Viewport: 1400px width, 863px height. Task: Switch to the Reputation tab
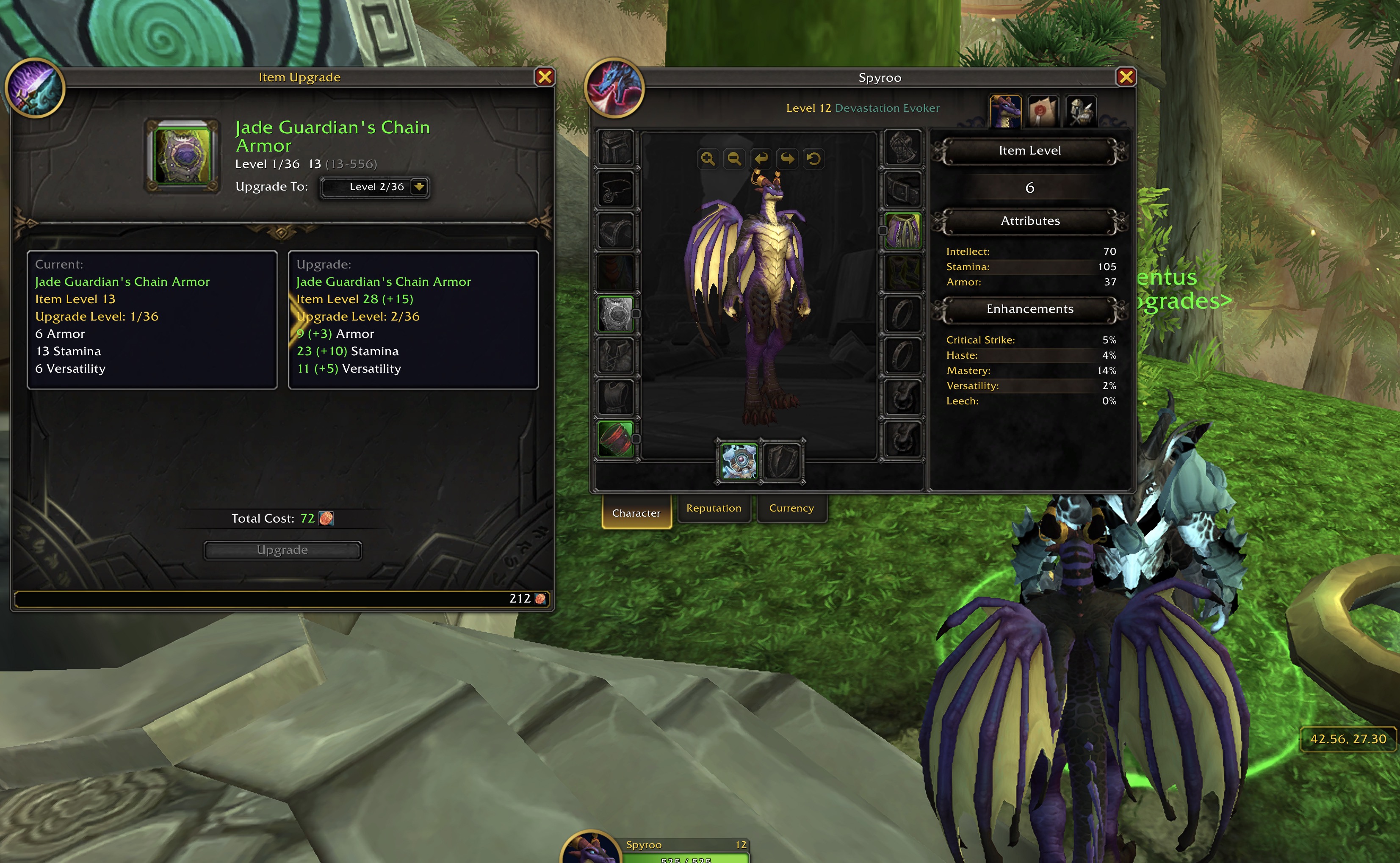pyautogui.click(x=714, y=508)
